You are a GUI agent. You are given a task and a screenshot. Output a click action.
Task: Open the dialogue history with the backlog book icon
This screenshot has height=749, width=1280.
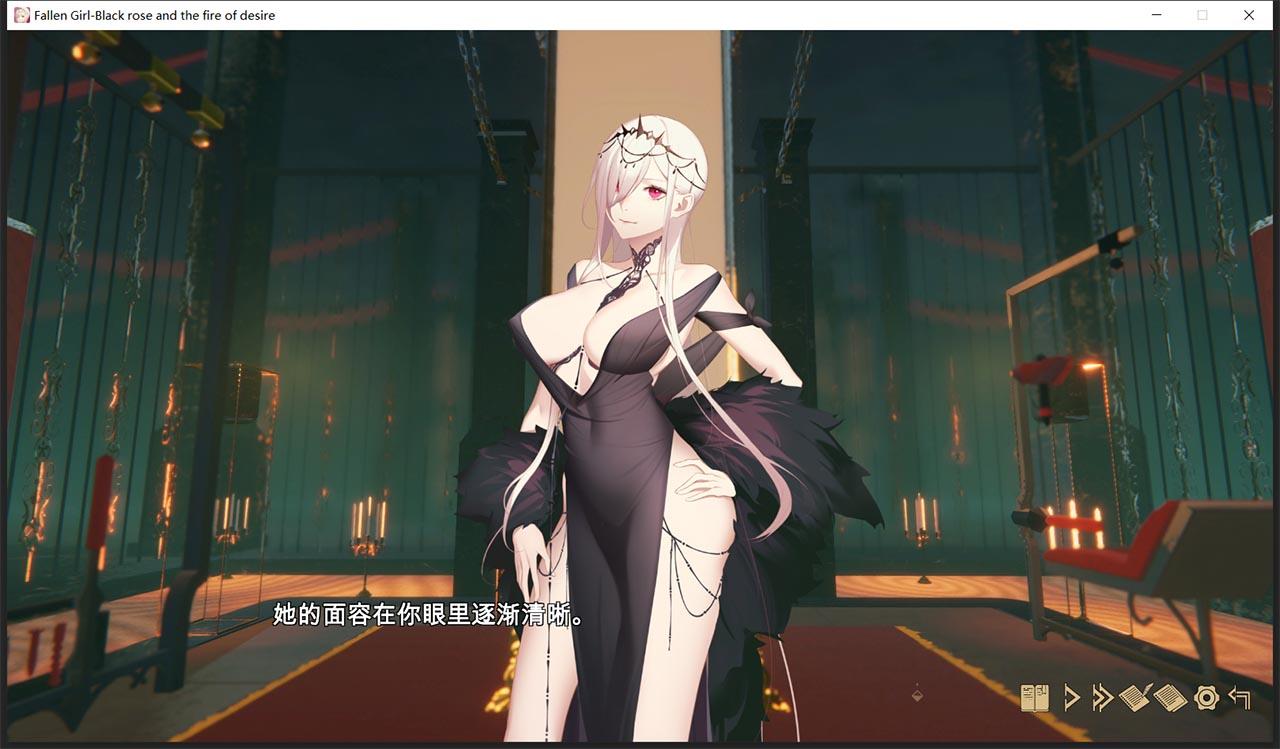[x=1035, y=696]
